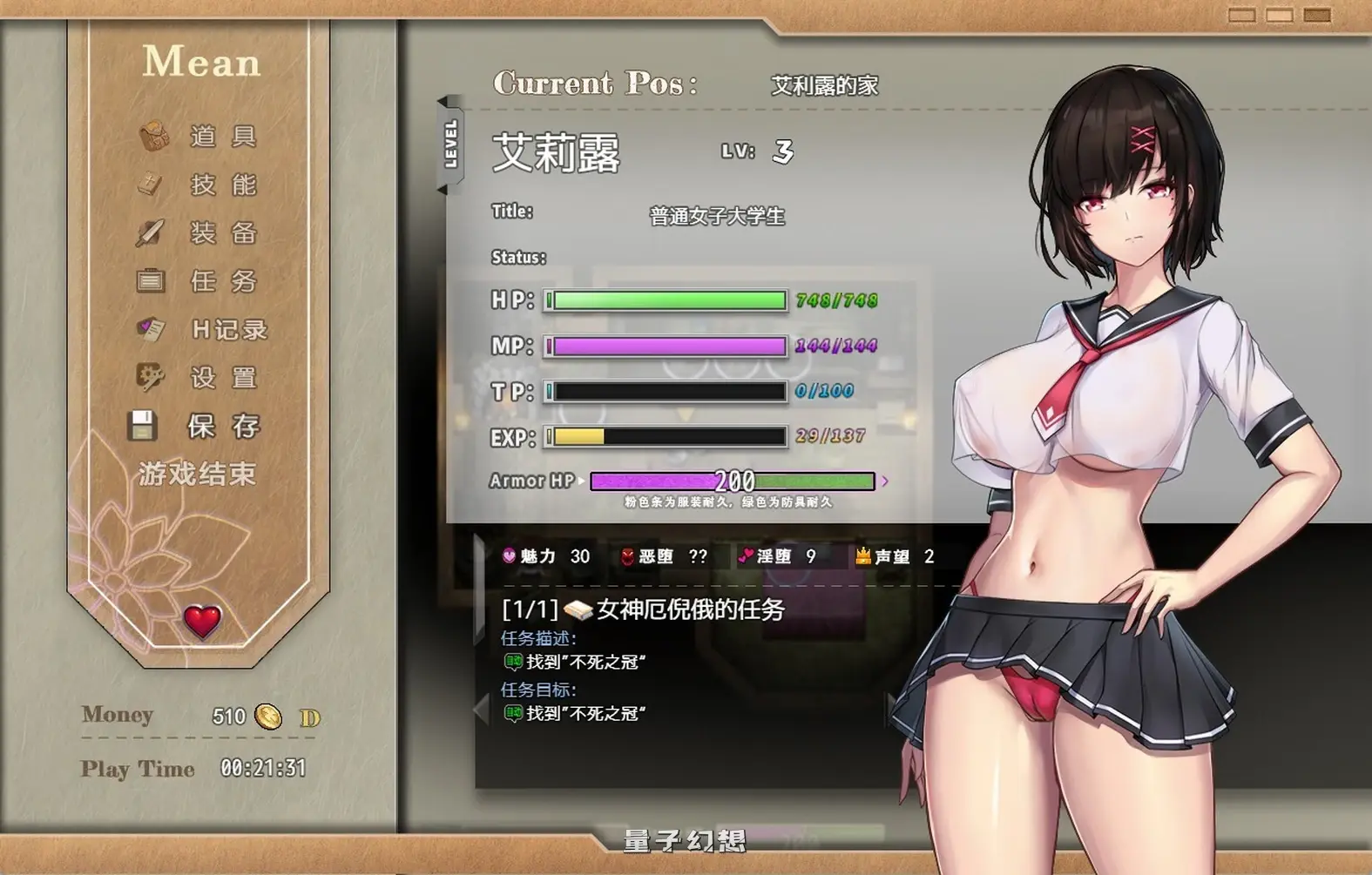This screenshot has height=875, width=1372.
Task: Click the Play Time counter 00:21:31
Action: [263, 767]
